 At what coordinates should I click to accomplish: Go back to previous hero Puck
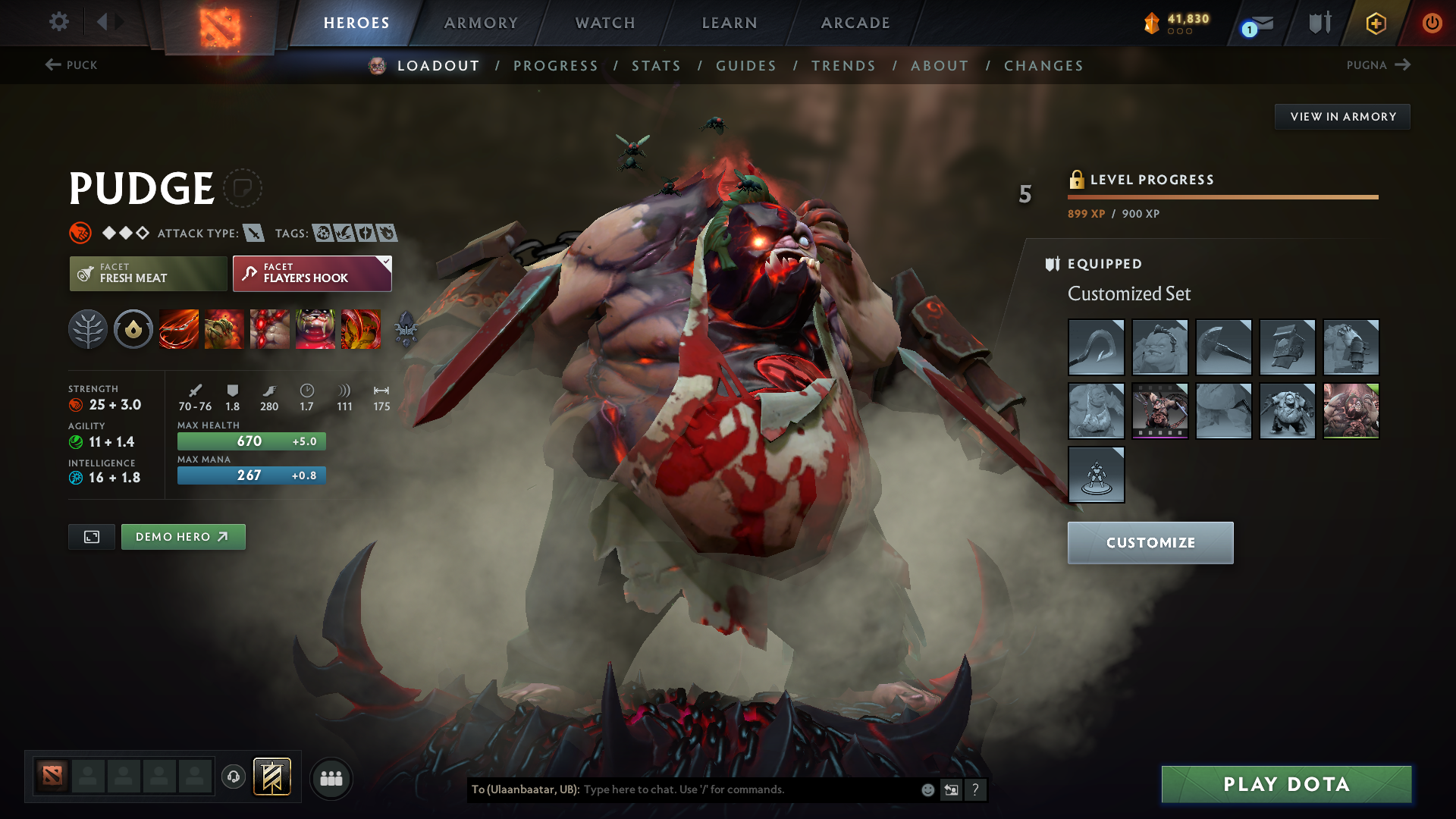click(71, 65)
